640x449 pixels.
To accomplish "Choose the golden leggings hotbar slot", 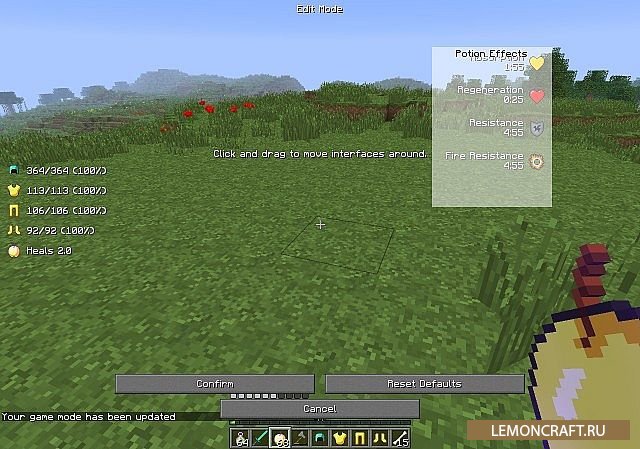I will 360,438.
